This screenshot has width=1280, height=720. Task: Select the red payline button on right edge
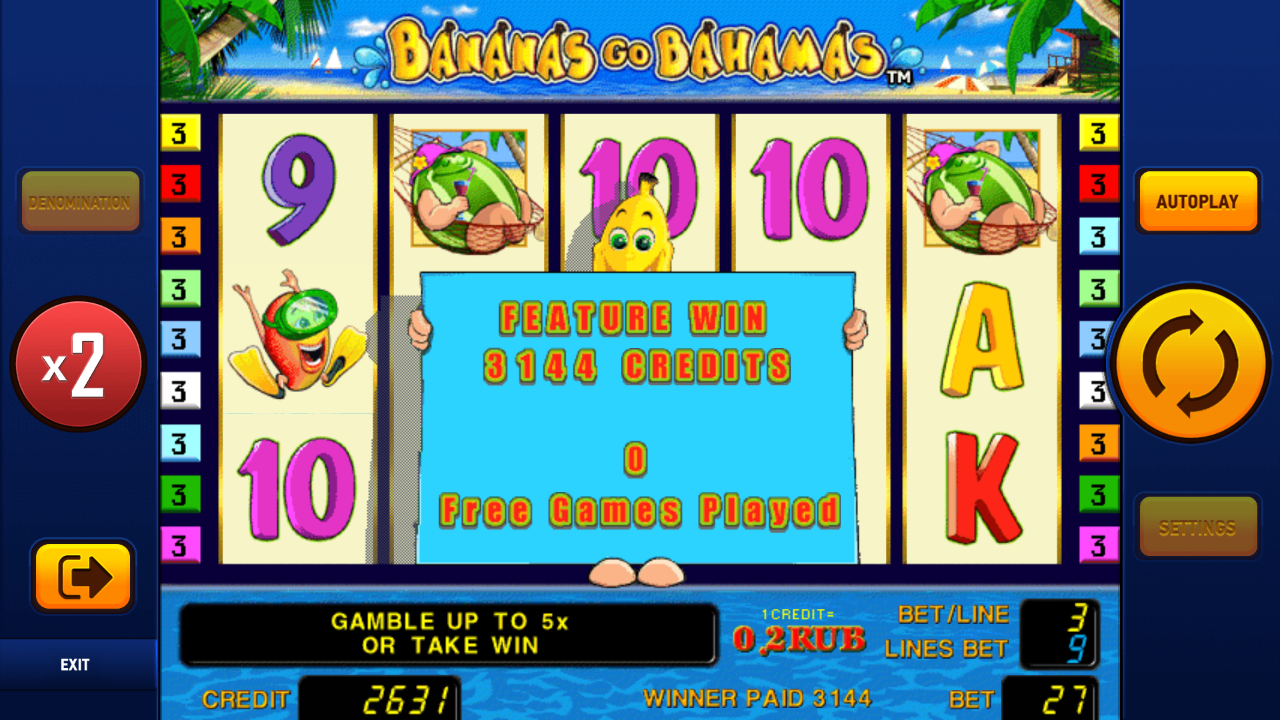(x=1099, y=184)
